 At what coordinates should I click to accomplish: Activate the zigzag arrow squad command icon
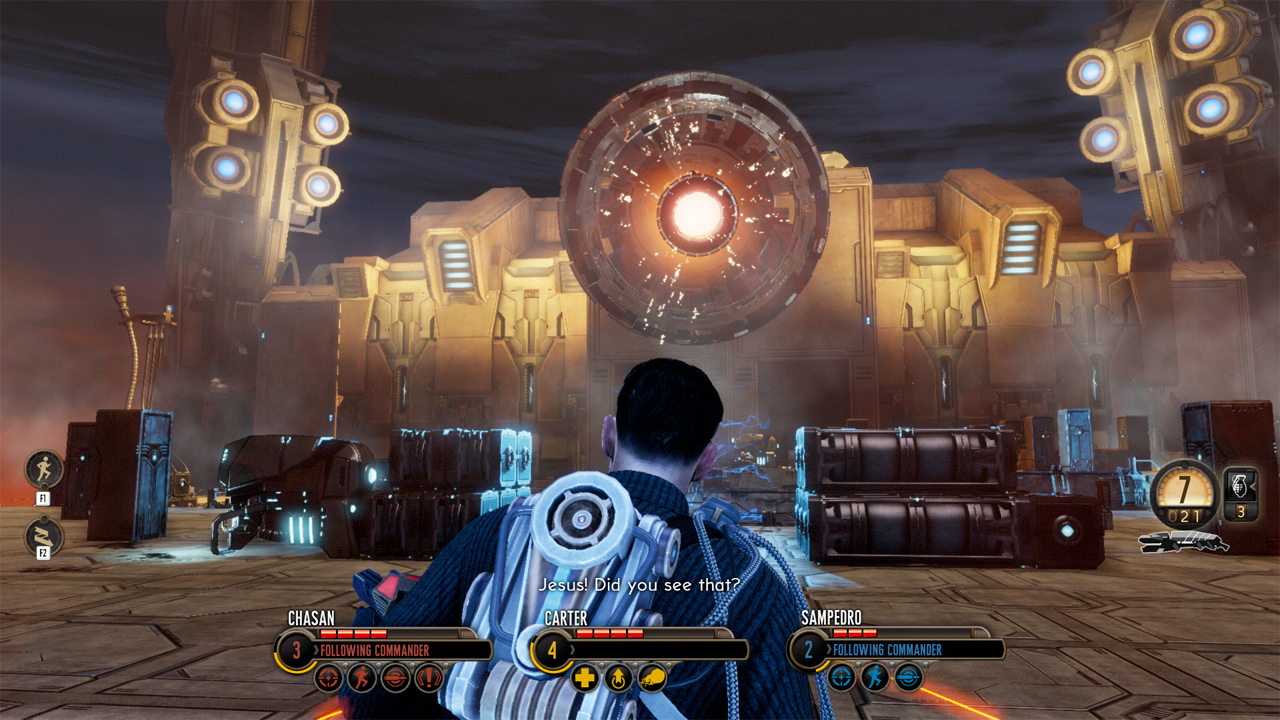click(44, 537)
